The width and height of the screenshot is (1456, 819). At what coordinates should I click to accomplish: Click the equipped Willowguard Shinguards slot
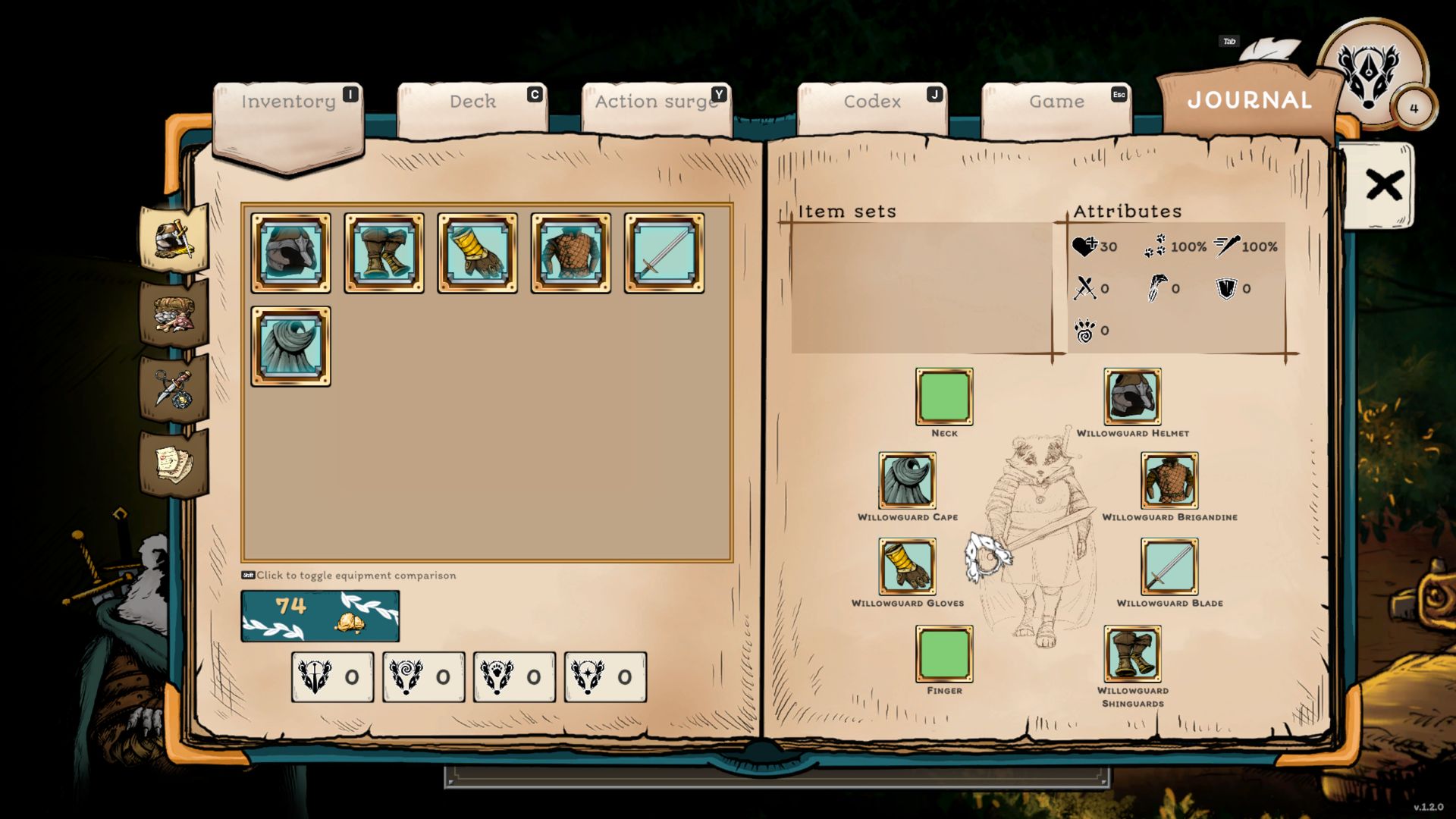(1132, 654)
